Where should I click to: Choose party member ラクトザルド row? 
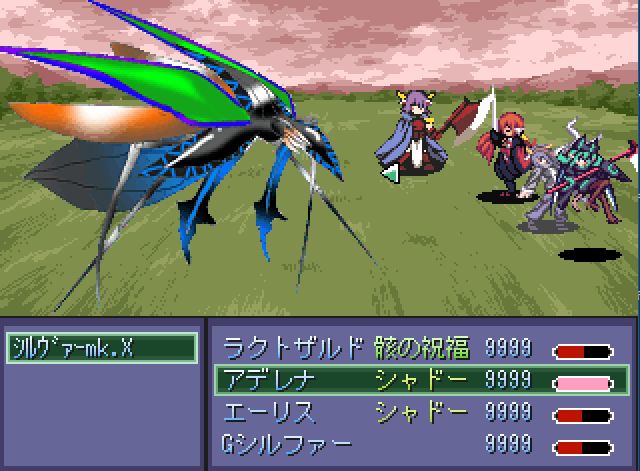pos(418,348)
